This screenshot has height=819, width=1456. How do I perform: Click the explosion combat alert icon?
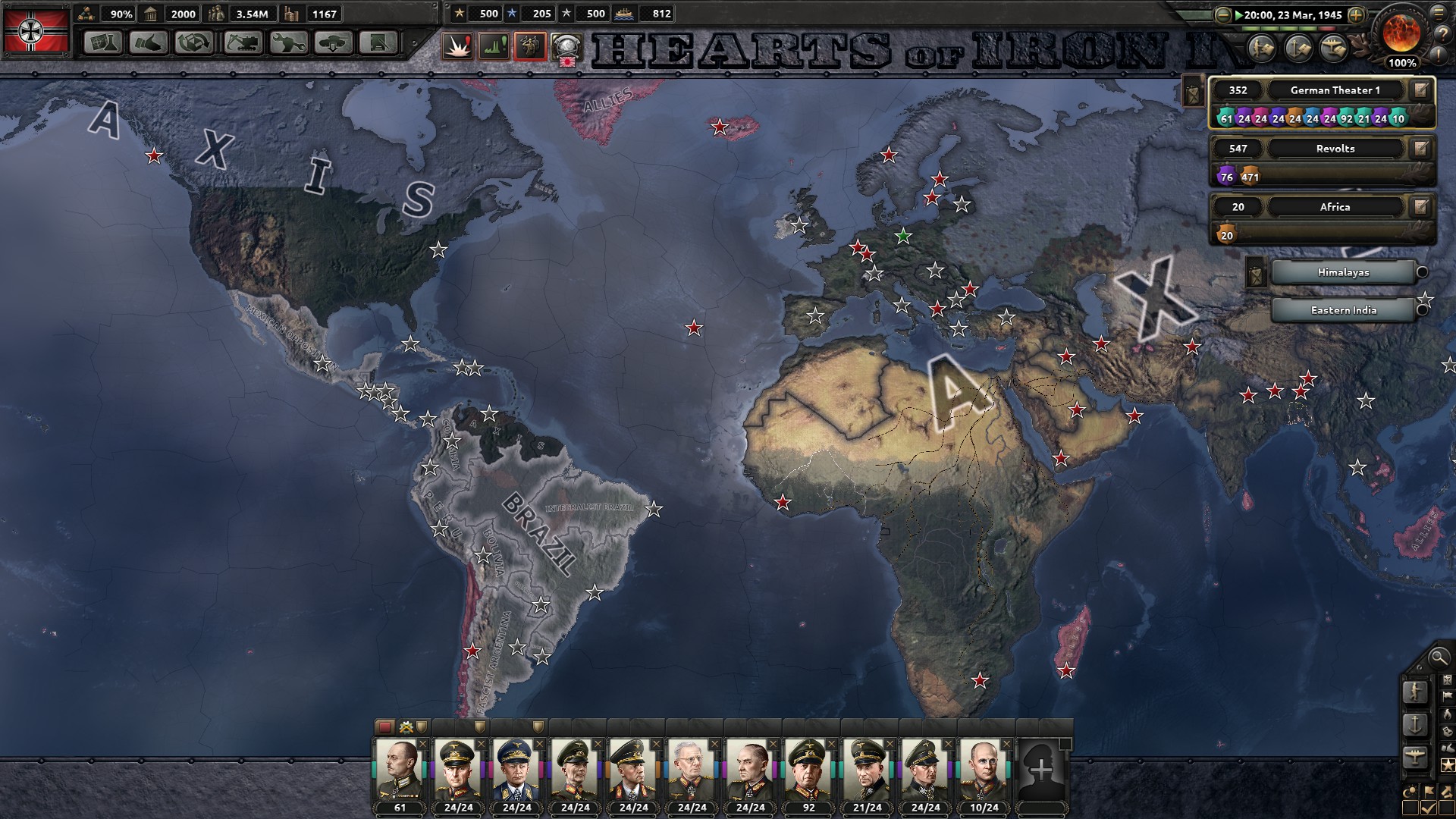457,46
